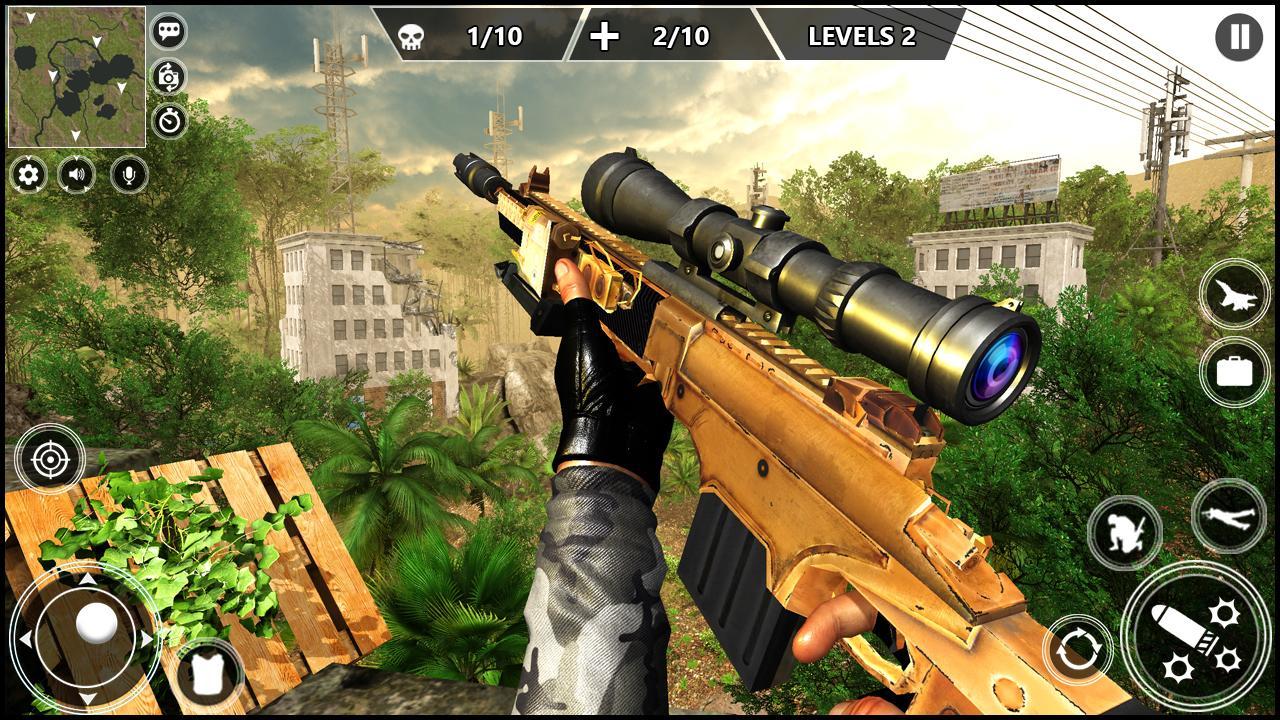Tap the skull kill counter
This screenshot has height=720, width=1280.
pos(411,35)
